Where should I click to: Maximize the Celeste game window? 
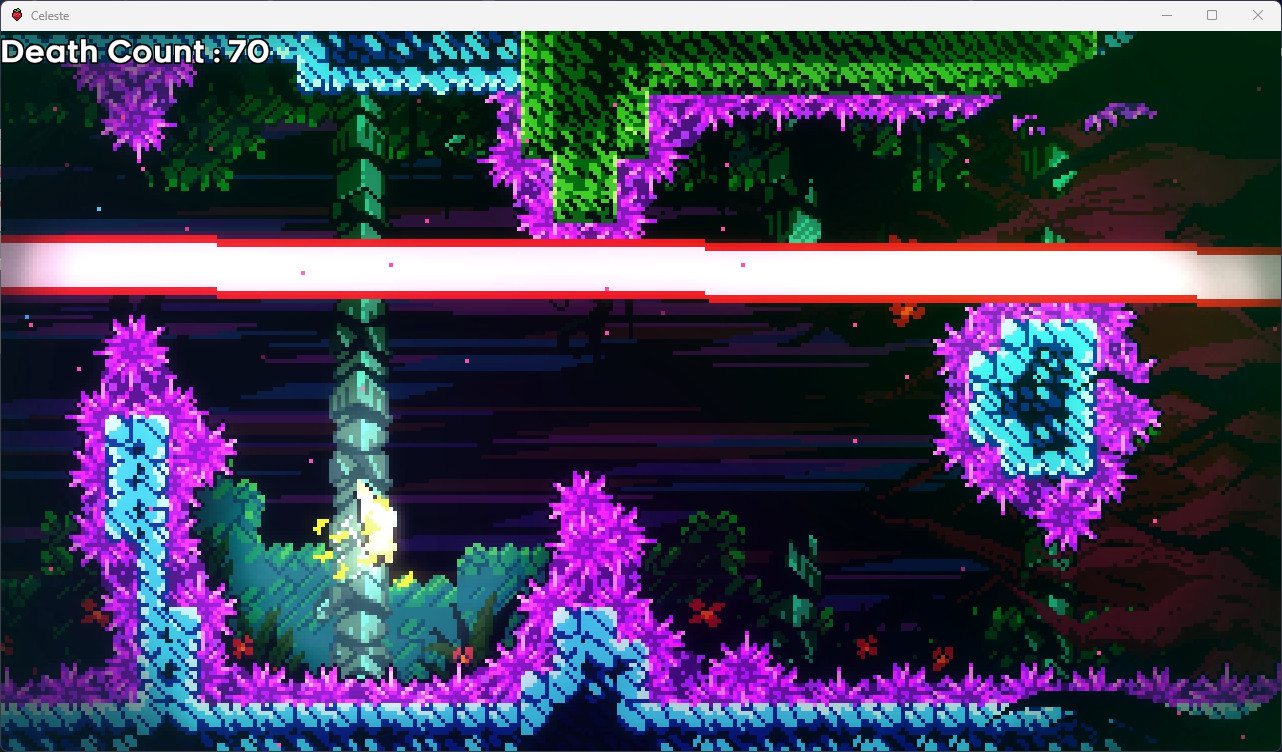(1212, 15)
